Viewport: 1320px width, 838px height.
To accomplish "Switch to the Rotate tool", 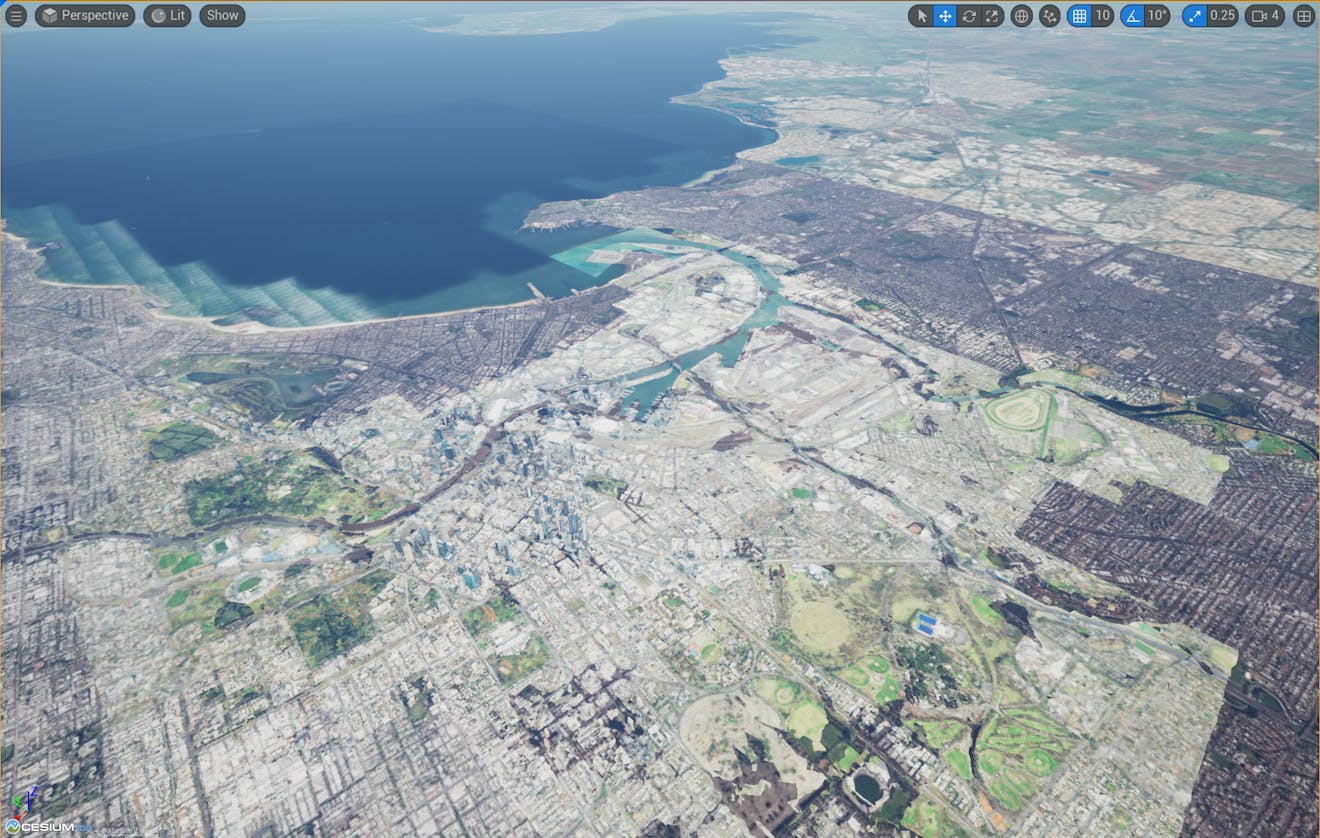I will point(968,15).
